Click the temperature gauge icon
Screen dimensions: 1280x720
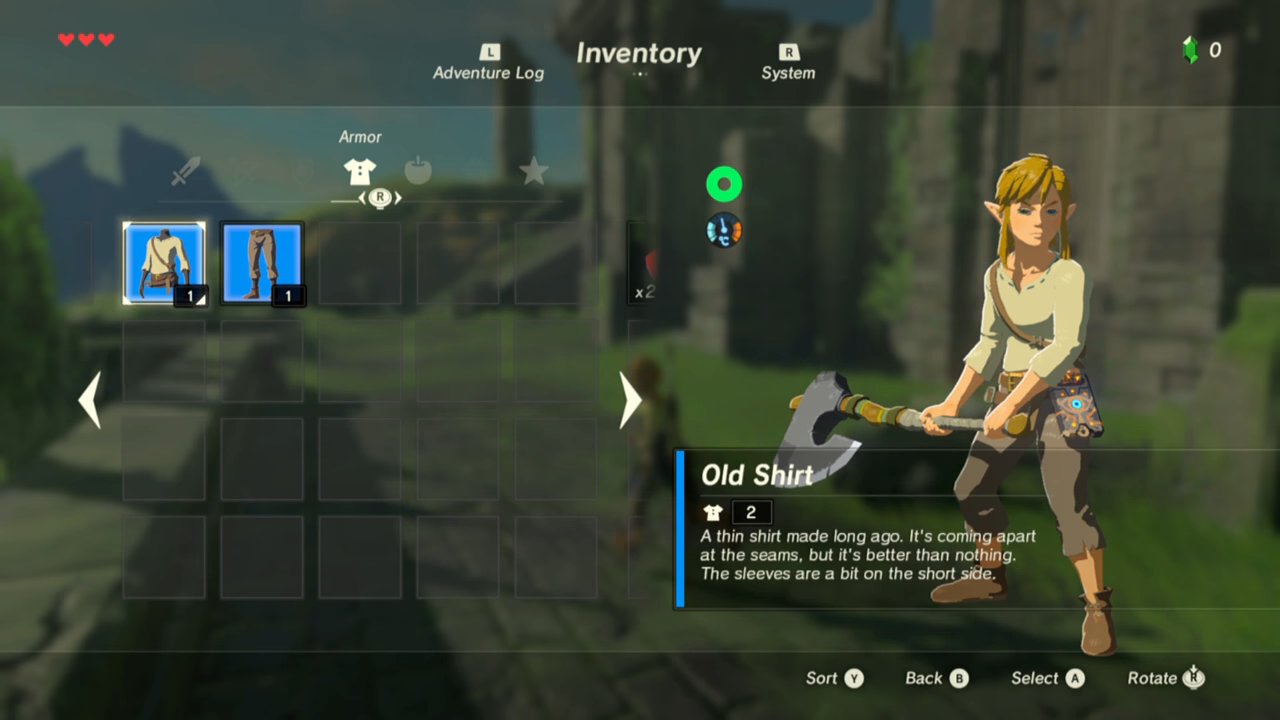pyautogui.click(x=724, y=230)
